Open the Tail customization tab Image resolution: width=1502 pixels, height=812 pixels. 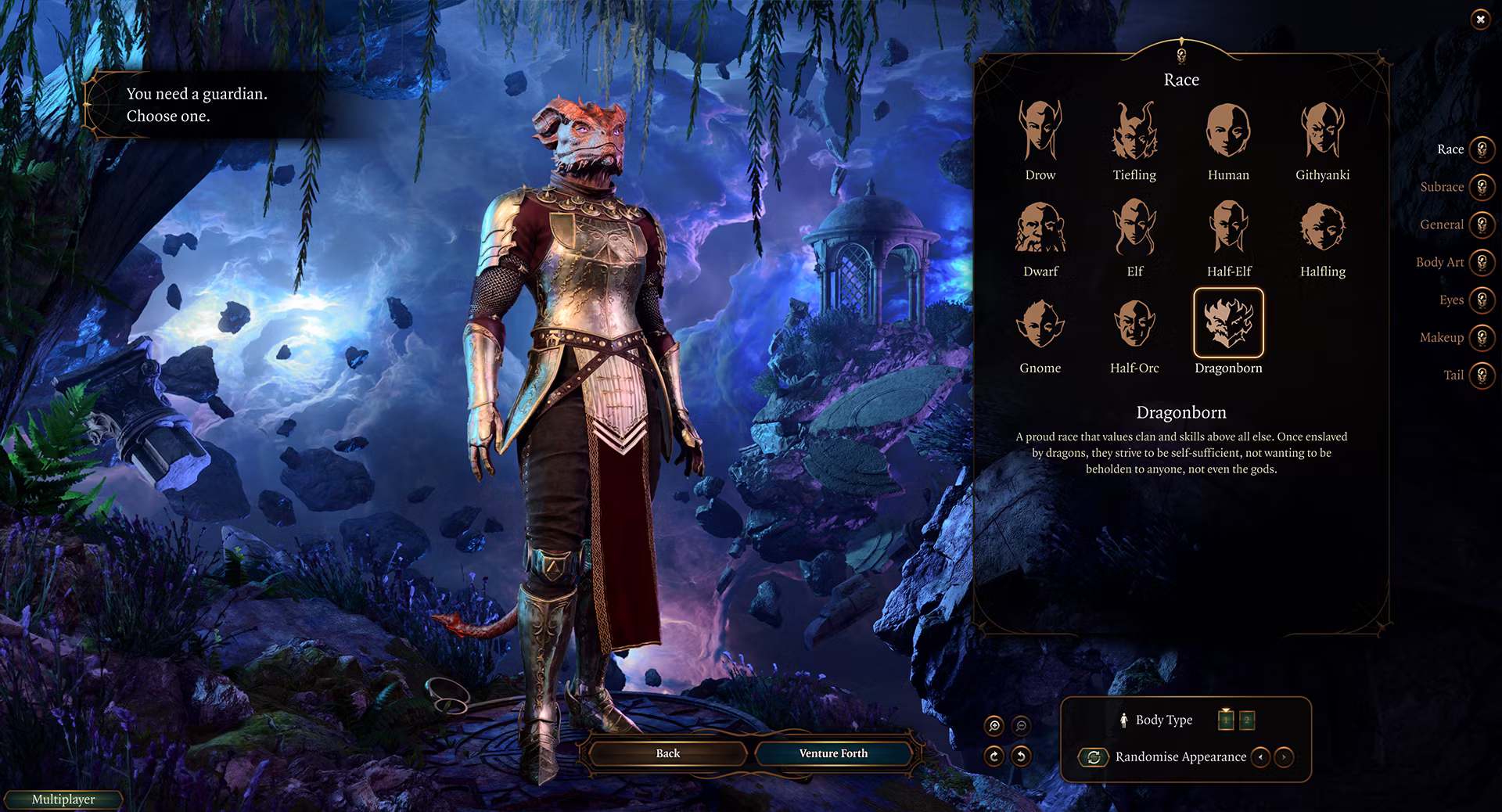coord(1481,375)
